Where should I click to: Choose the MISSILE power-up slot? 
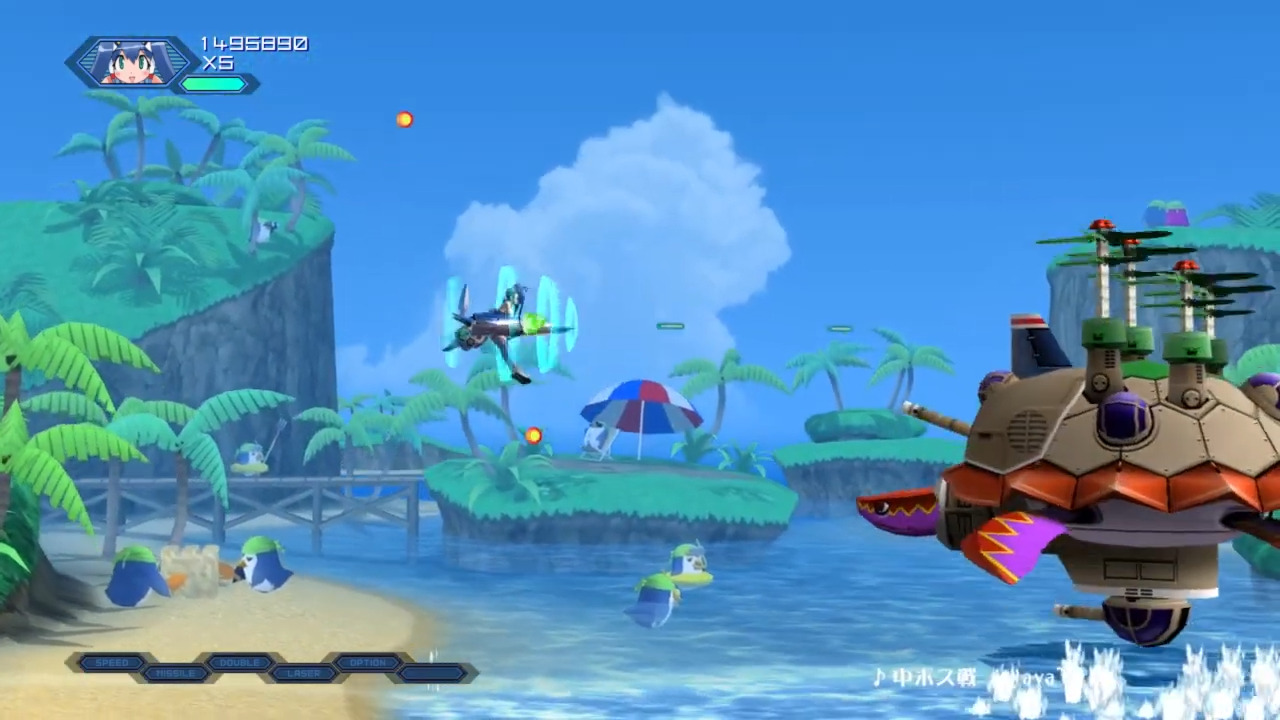click(175, 673)
